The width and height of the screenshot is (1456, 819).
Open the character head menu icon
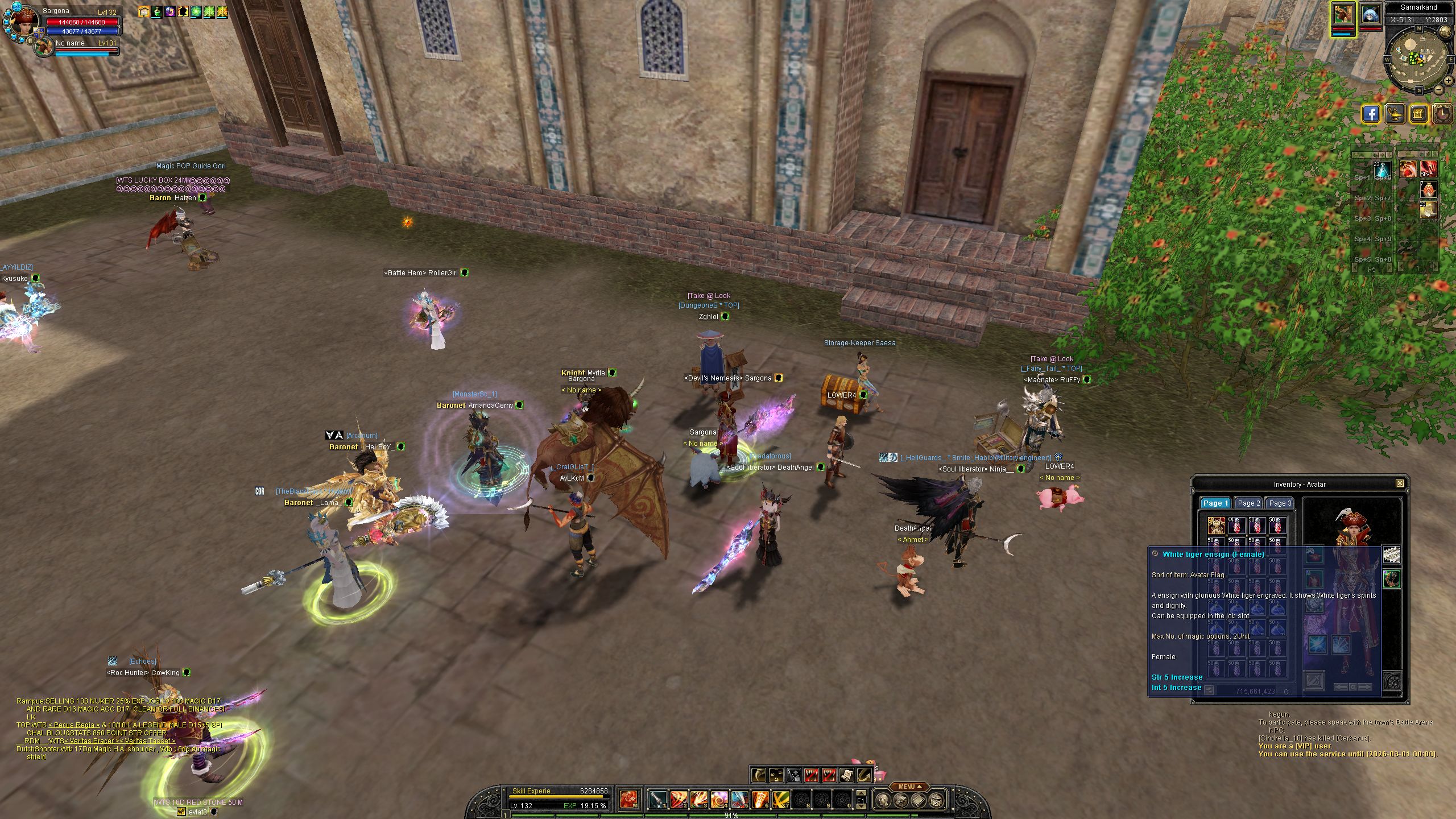coord(882,801)
